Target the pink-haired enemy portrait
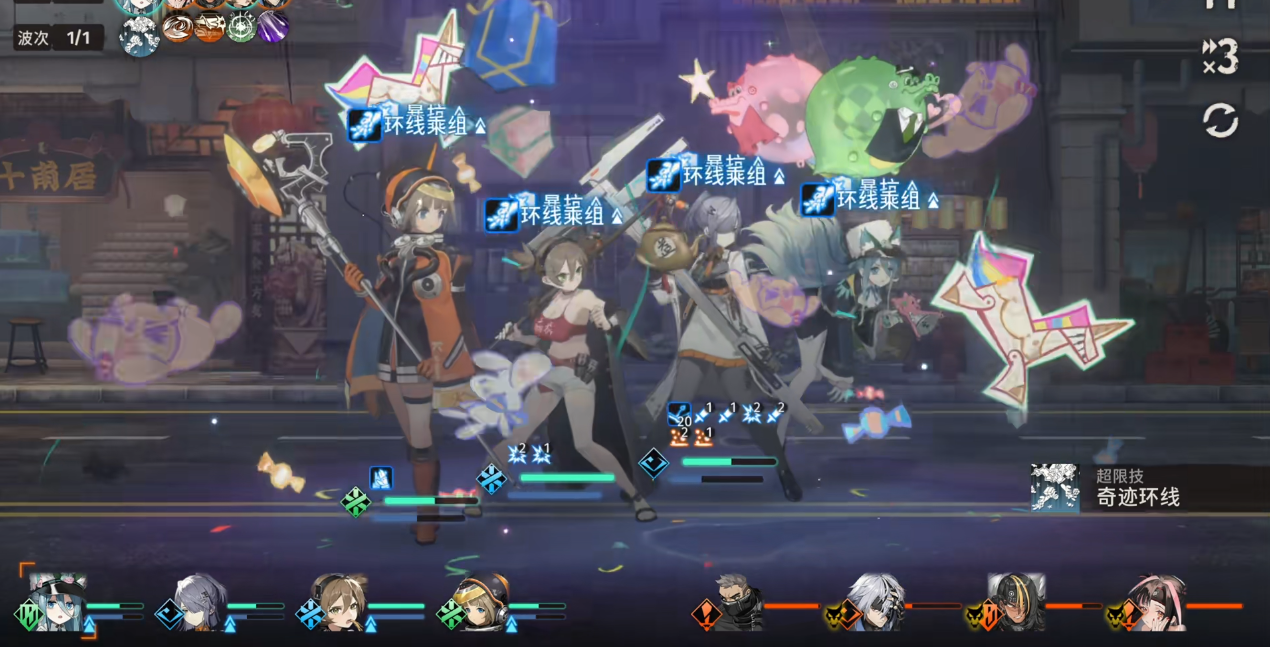 [1157, 602]
